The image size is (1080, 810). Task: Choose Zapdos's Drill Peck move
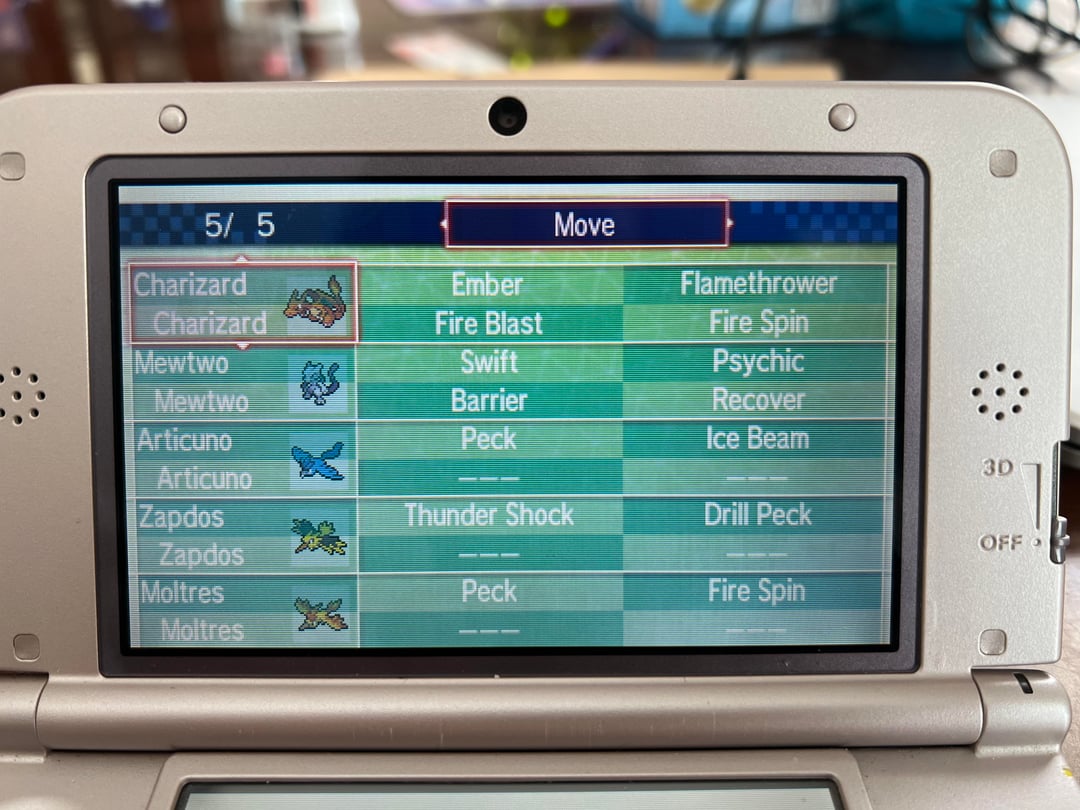tap(758, 515)
